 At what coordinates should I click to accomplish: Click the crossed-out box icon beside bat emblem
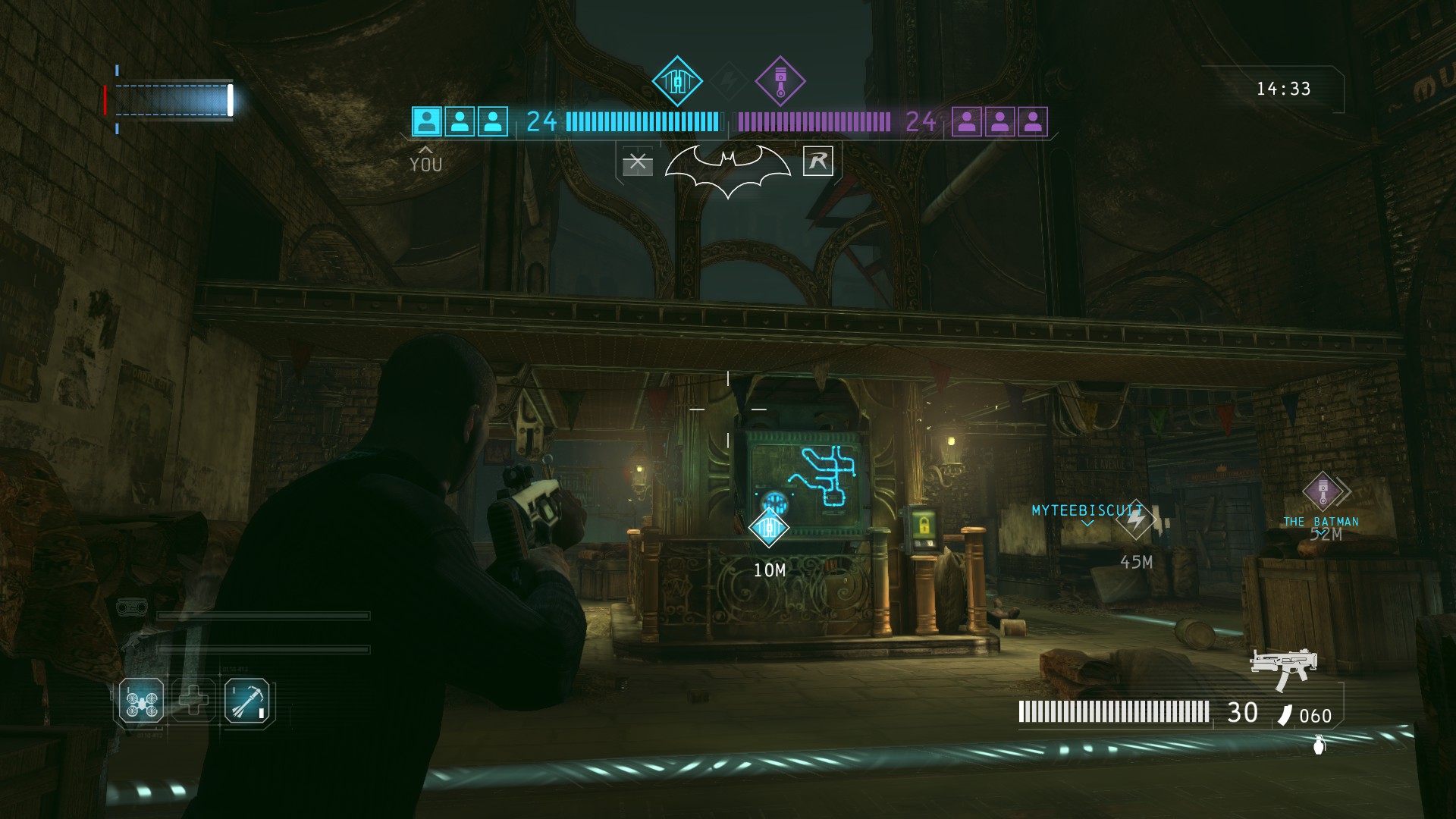[x=637, y=162]
